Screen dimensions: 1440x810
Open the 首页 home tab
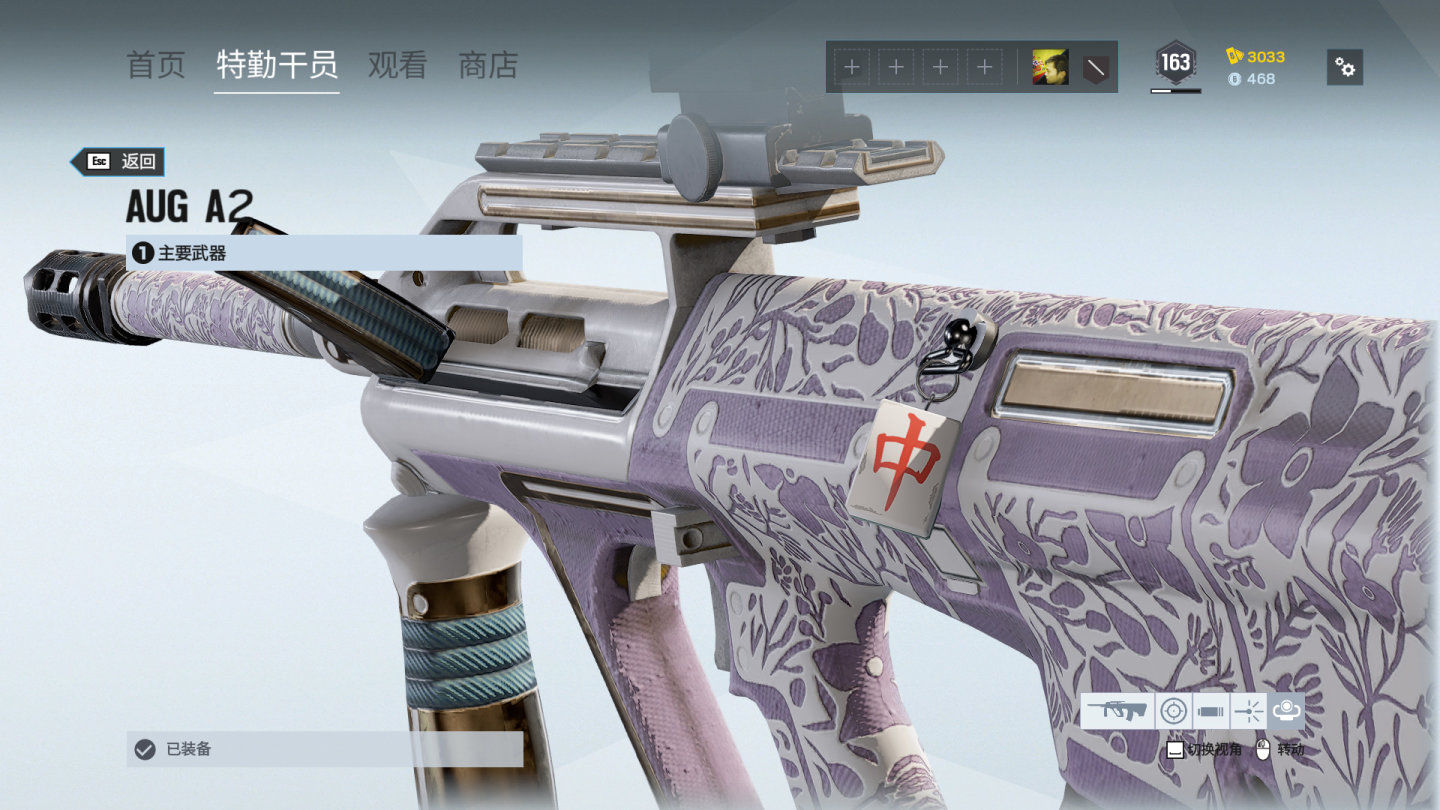pos(156,66)
